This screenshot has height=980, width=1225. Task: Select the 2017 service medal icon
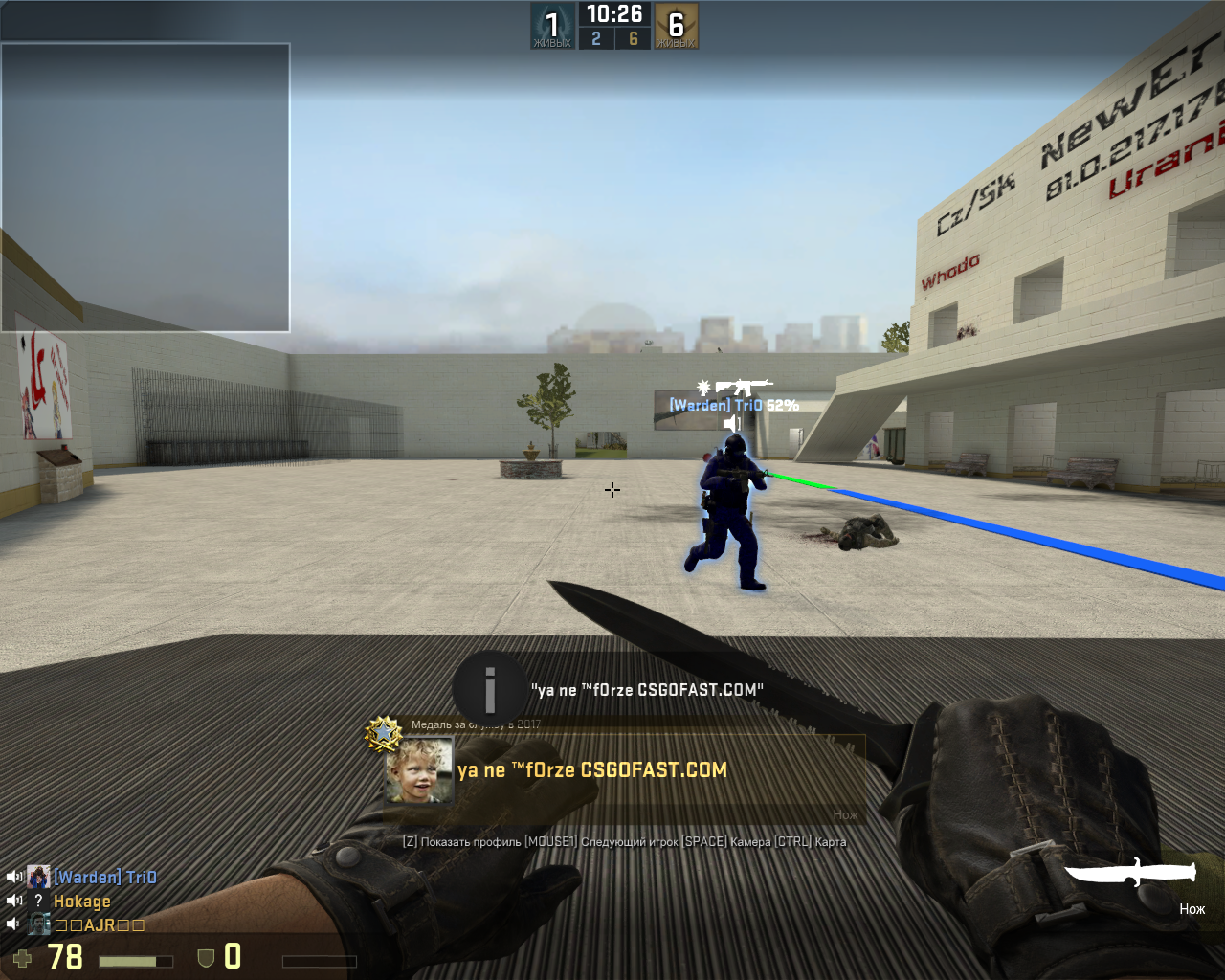pyautogui.click(x=384, y=733)
